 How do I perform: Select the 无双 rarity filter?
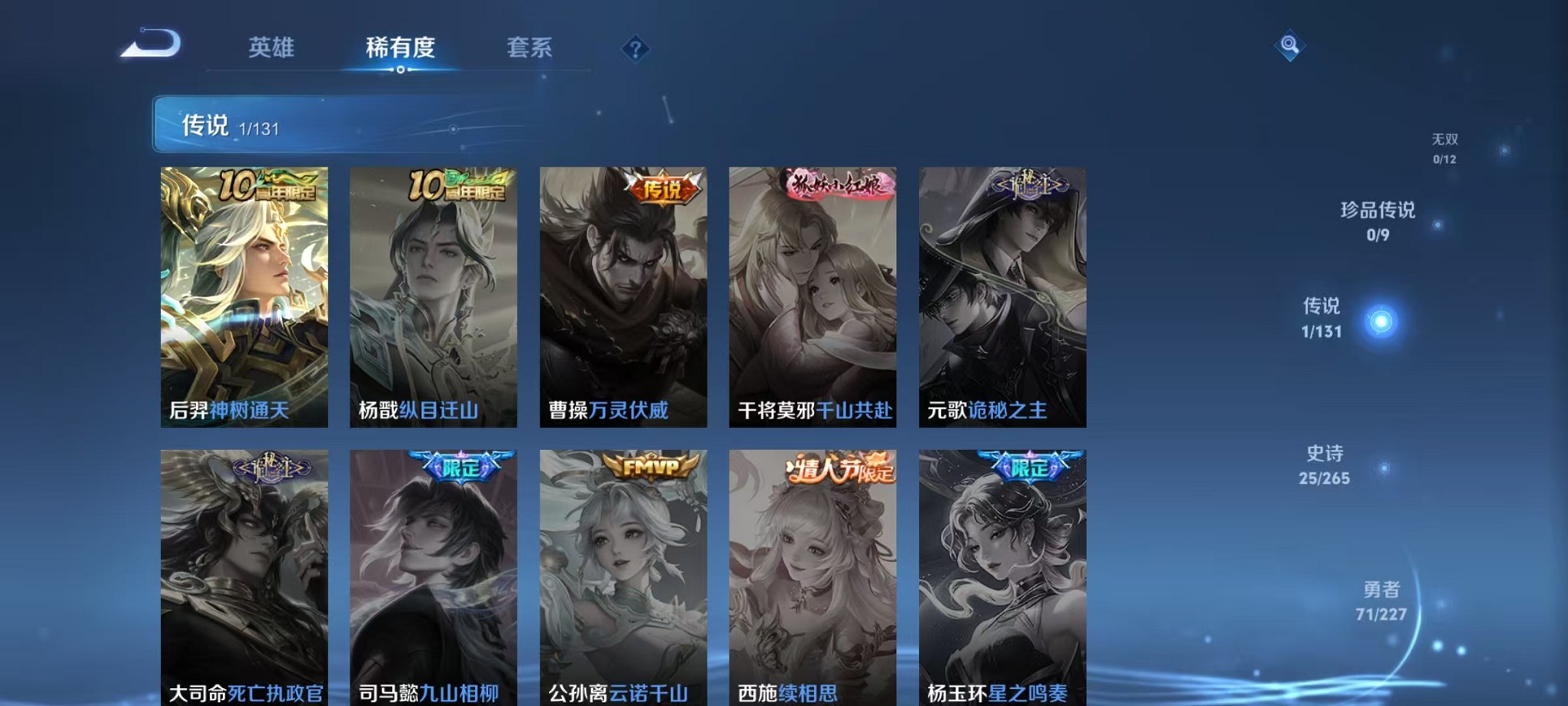tap(1445, 148)
